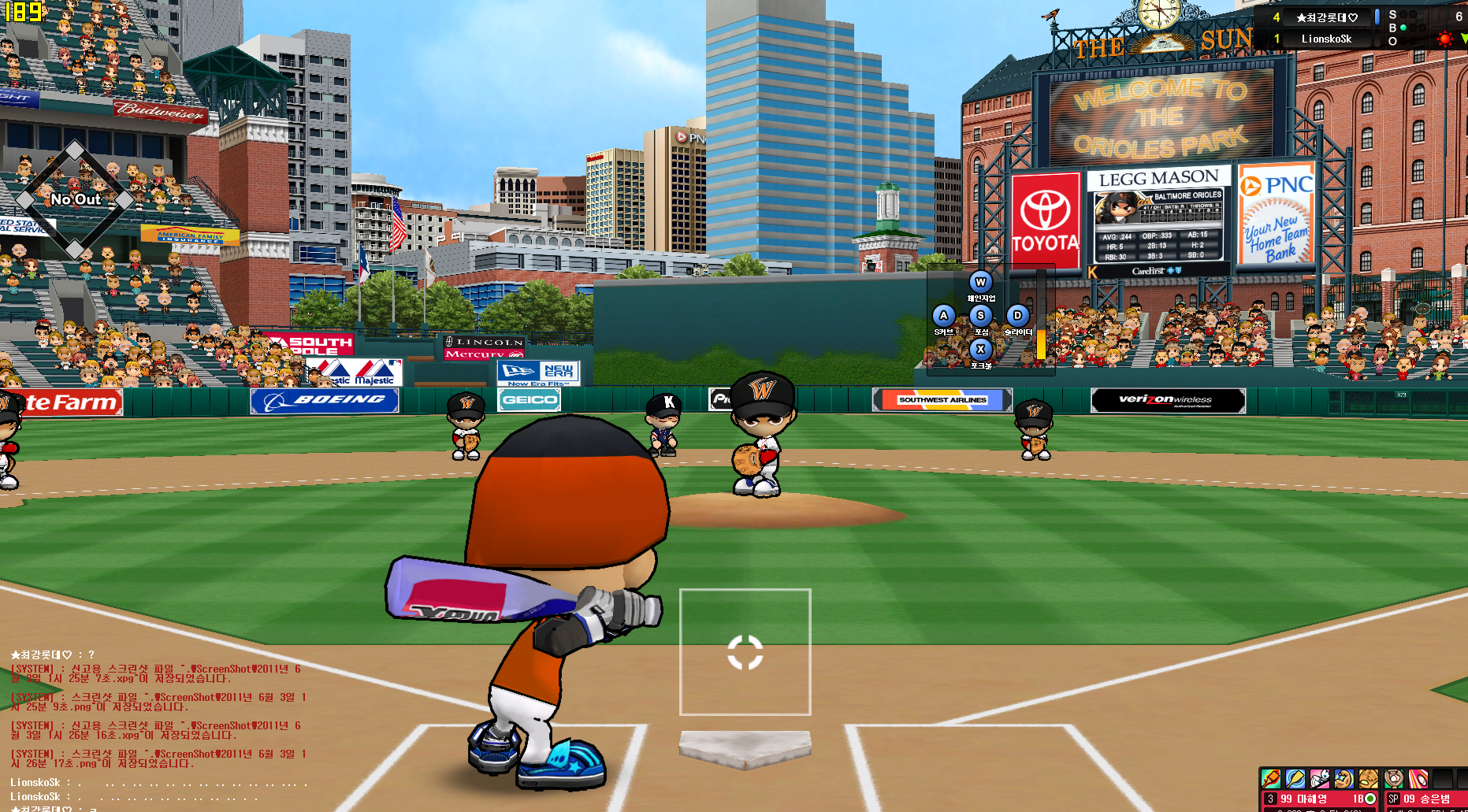Choose the winged shoe skill icon
1468x812 pixels.
[1320, 779]
